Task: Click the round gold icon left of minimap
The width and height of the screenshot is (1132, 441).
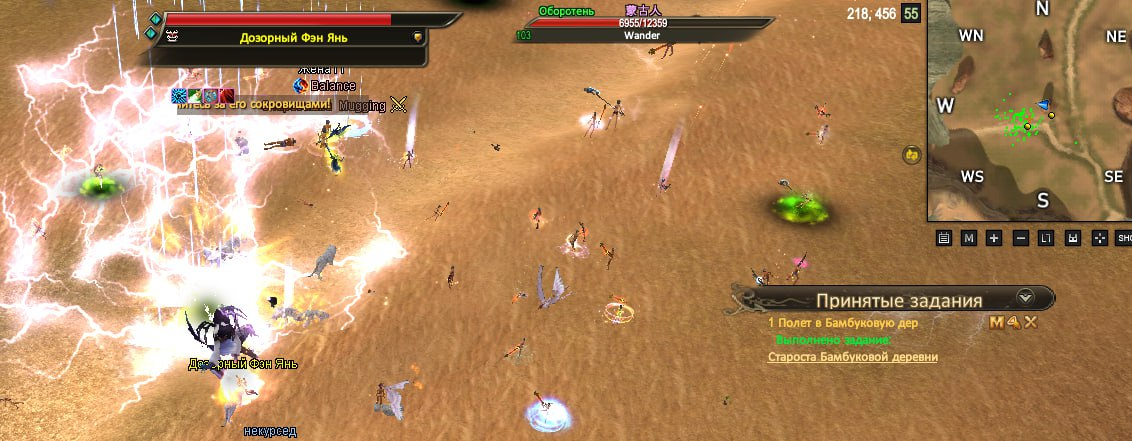Action: point(911,155)
